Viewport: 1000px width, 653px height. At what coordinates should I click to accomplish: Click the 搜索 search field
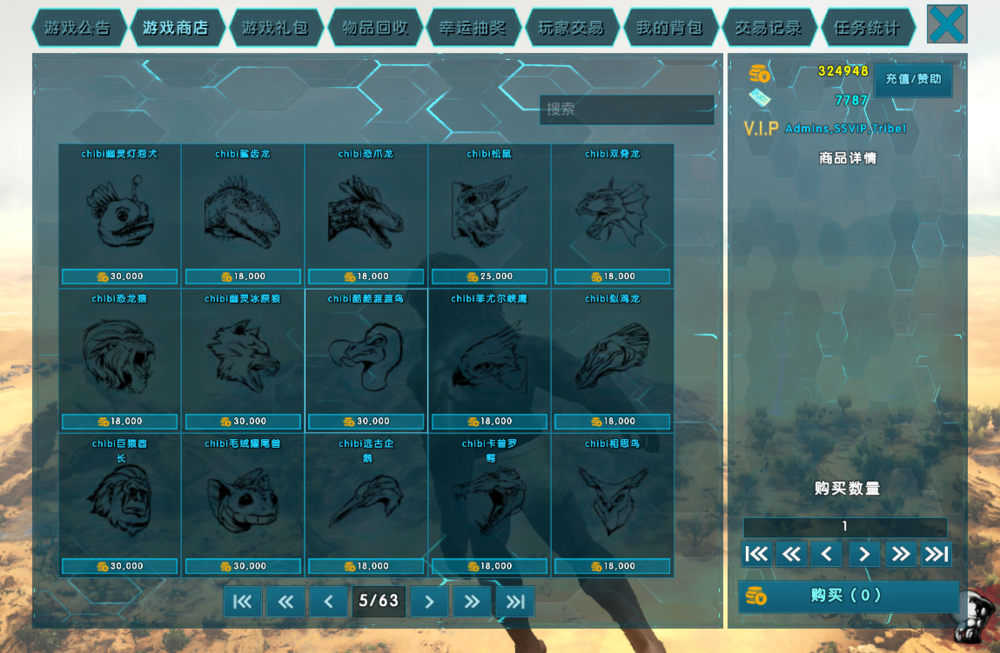pyautogui.click(x=627, y=109)
